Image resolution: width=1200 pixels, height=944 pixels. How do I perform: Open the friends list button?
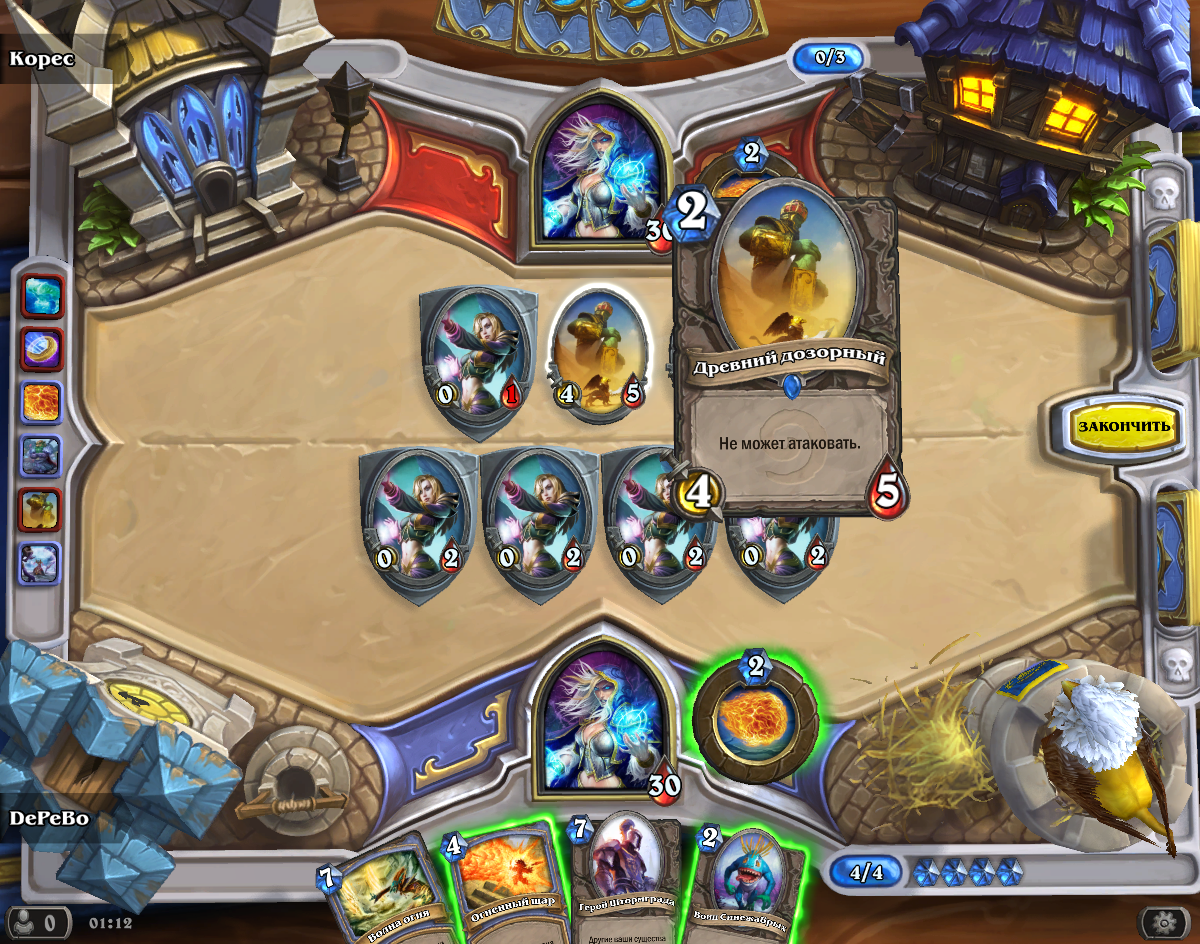pyautogui.click(x=42, y=921)
